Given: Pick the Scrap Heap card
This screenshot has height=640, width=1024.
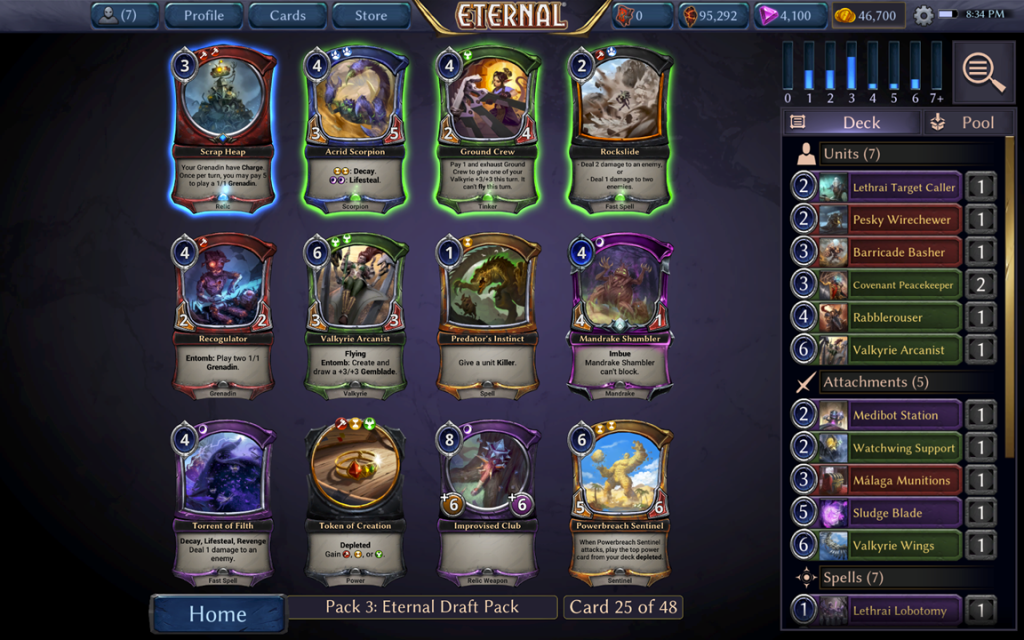Looking at the screenshot, I should click(x=222, y=128).
